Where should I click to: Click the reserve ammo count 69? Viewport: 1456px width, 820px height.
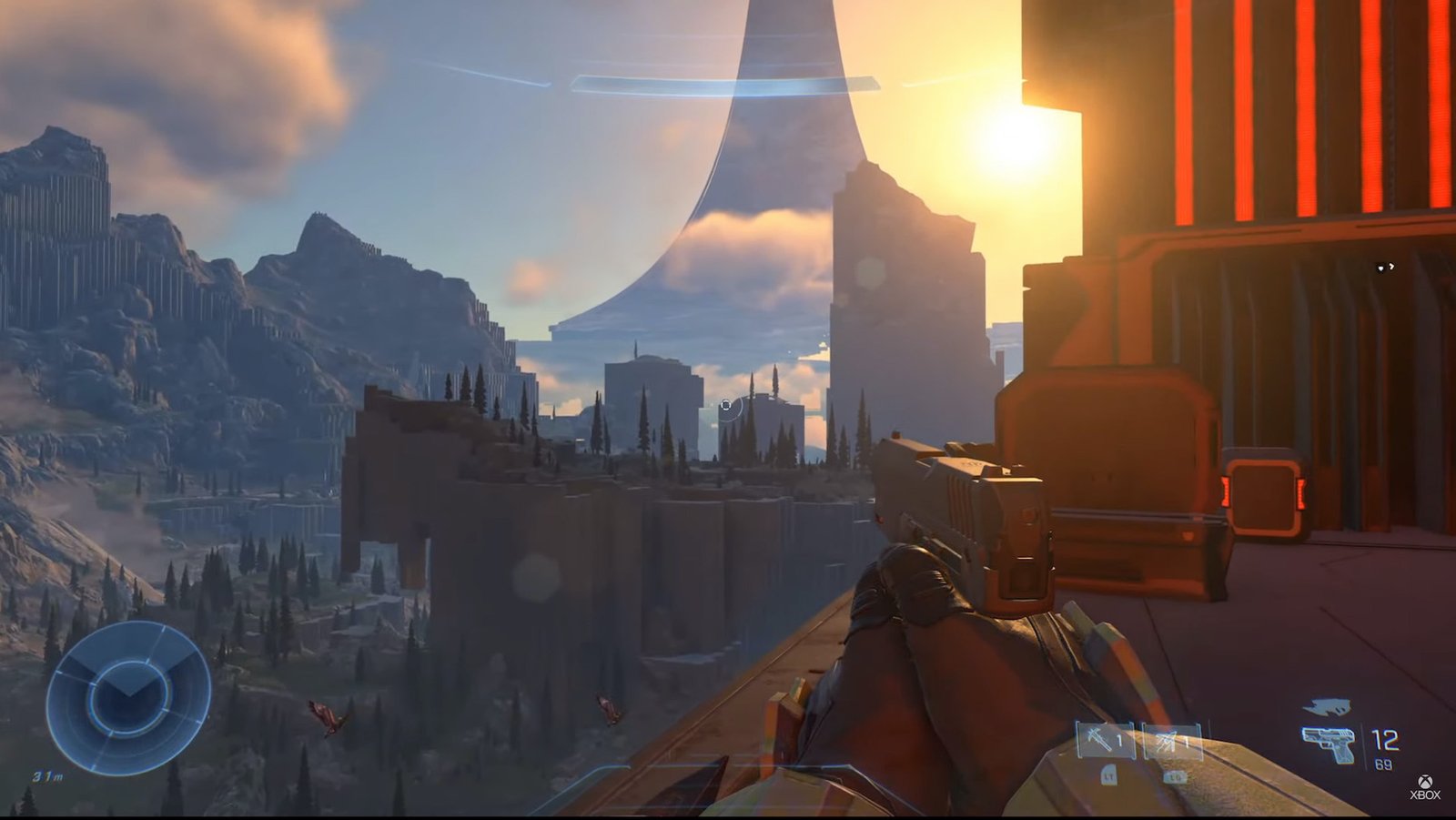tap(1383, 763)
